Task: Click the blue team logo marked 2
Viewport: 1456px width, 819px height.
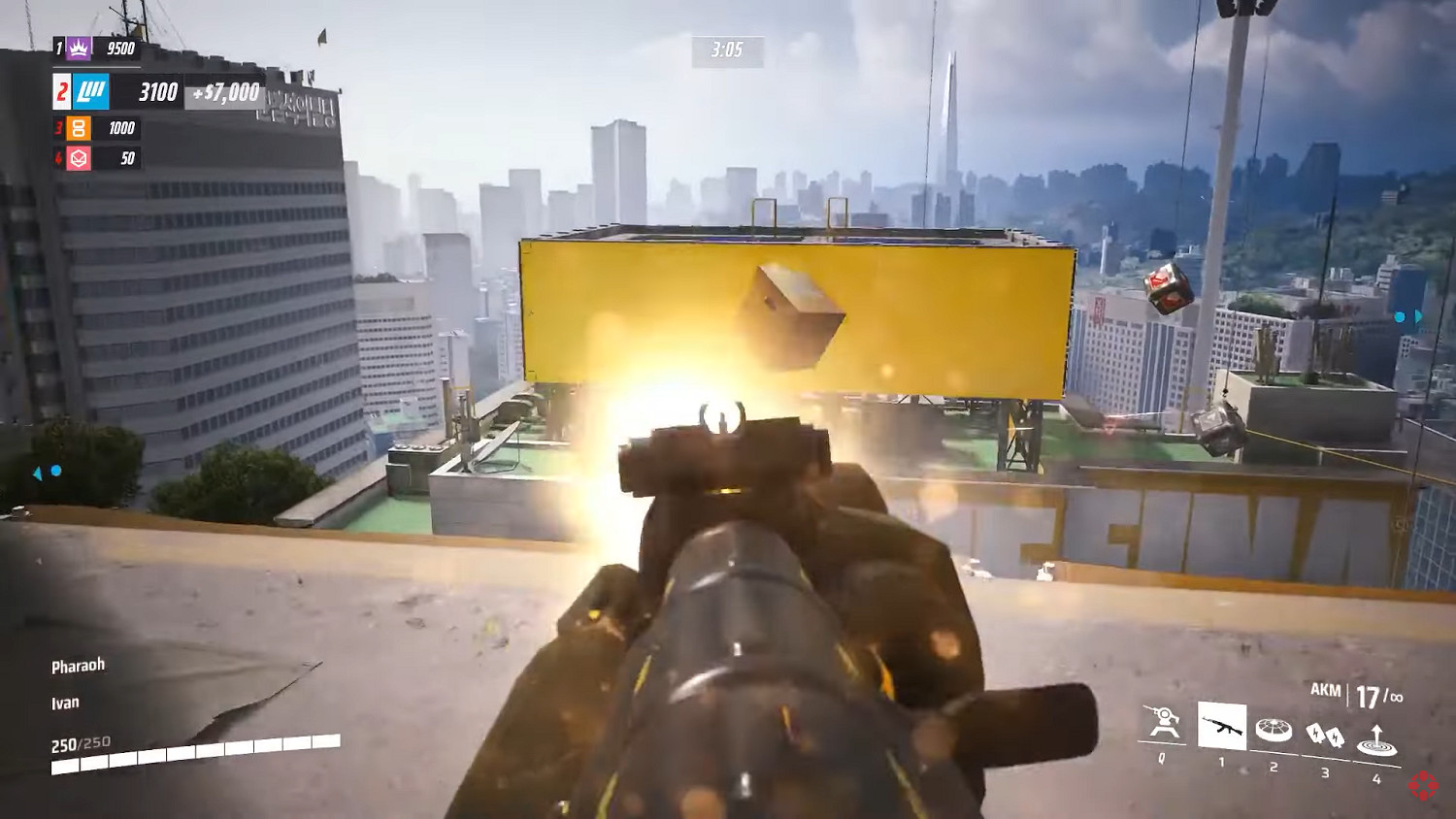Action: coord(89,92)
